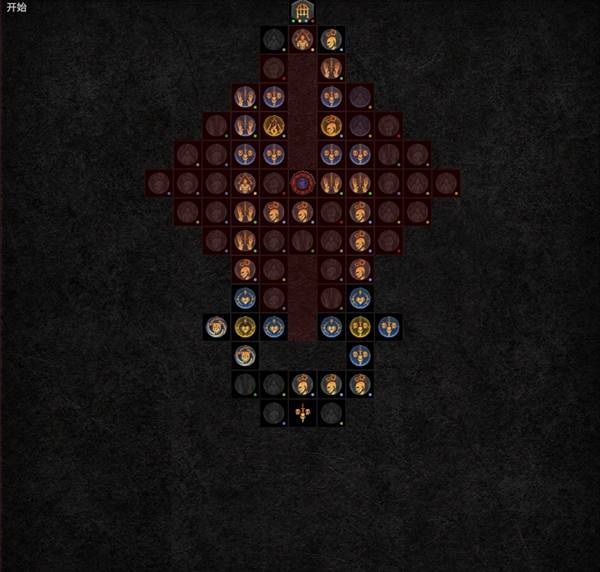Choose the gold flame rare node
This screenshot has height=572, width=600.
274,126
